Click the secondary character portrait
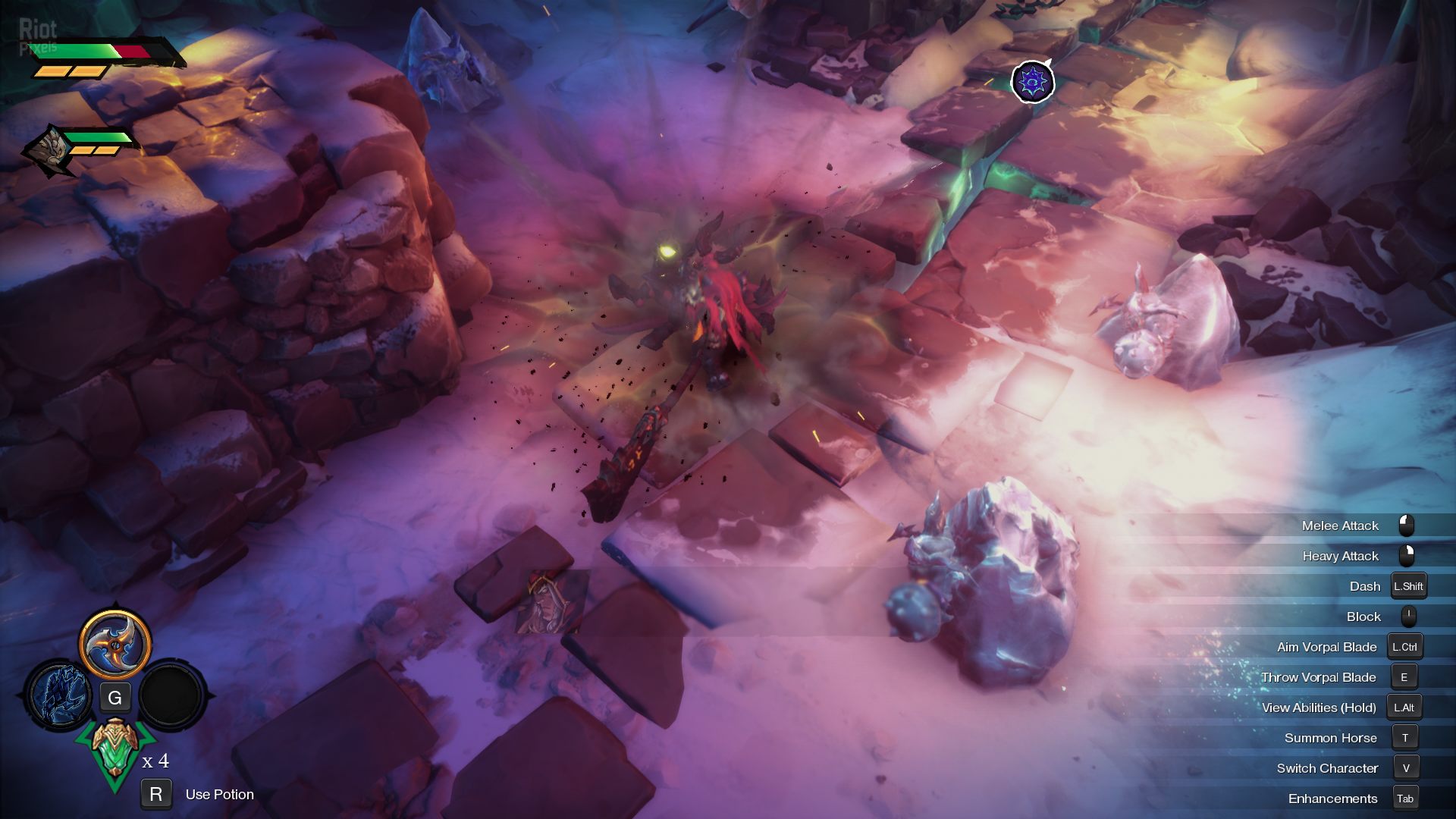 (x=49, y=149)
